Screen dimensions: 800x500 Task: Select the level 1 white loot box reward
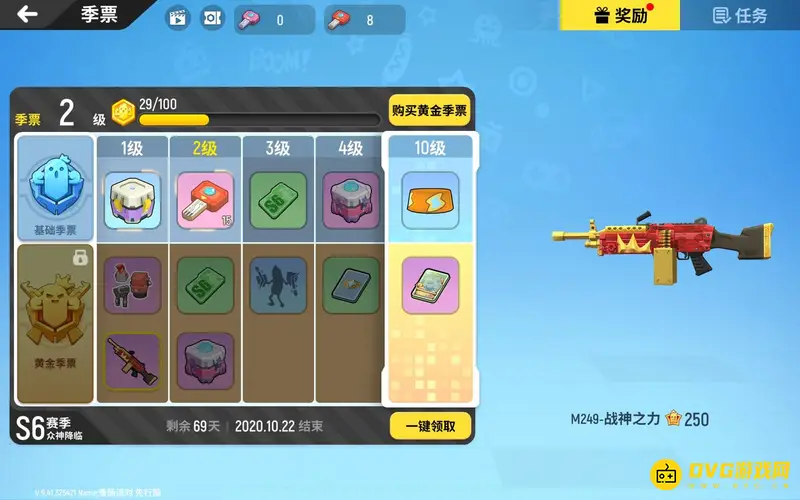pyautogui.click(x=133, y=199)
